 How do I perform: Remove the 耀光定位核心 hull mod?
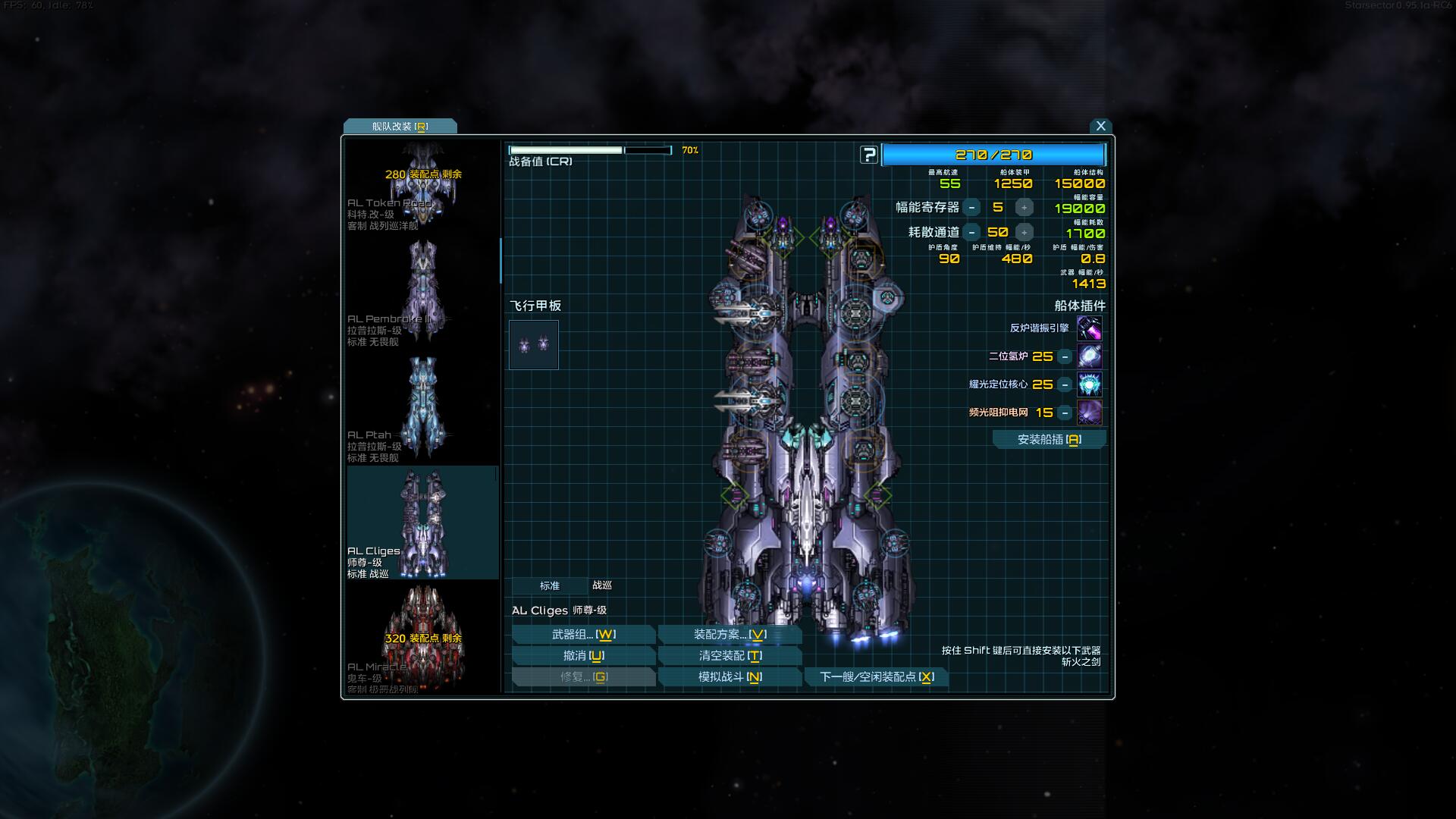pos(1065,384)
